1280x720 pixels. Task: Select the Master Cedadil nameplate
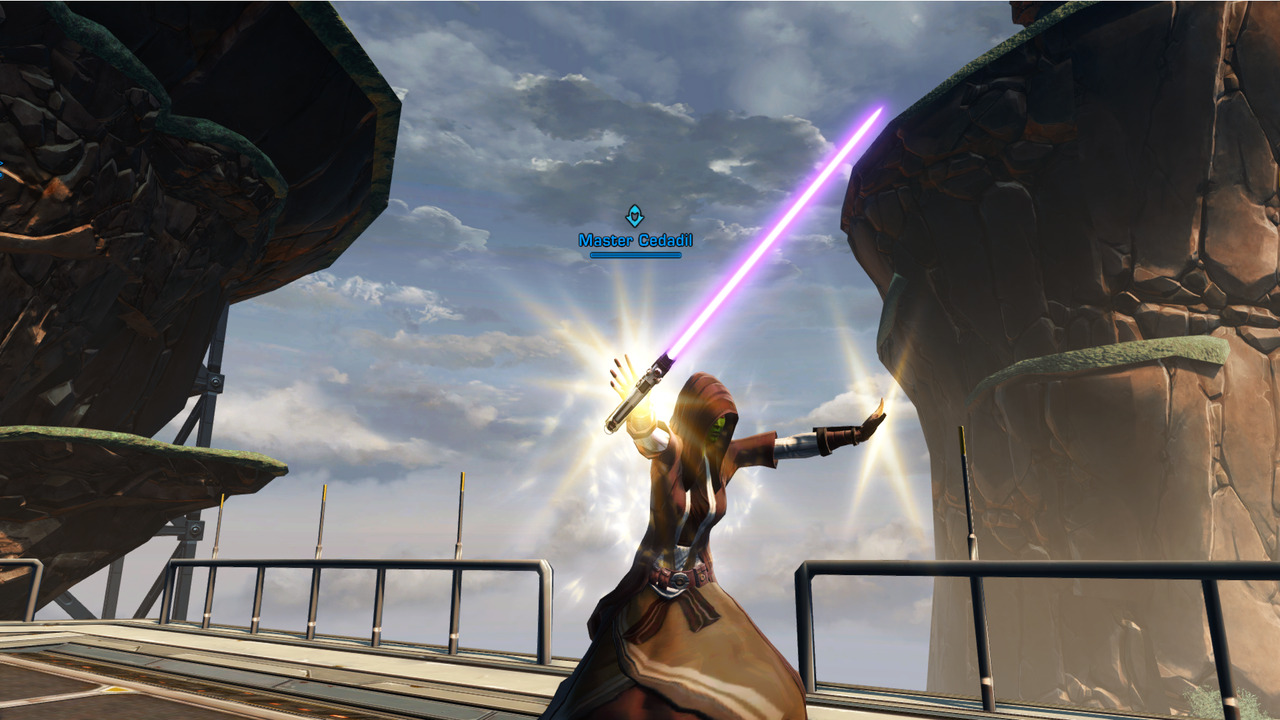point(635,240)
